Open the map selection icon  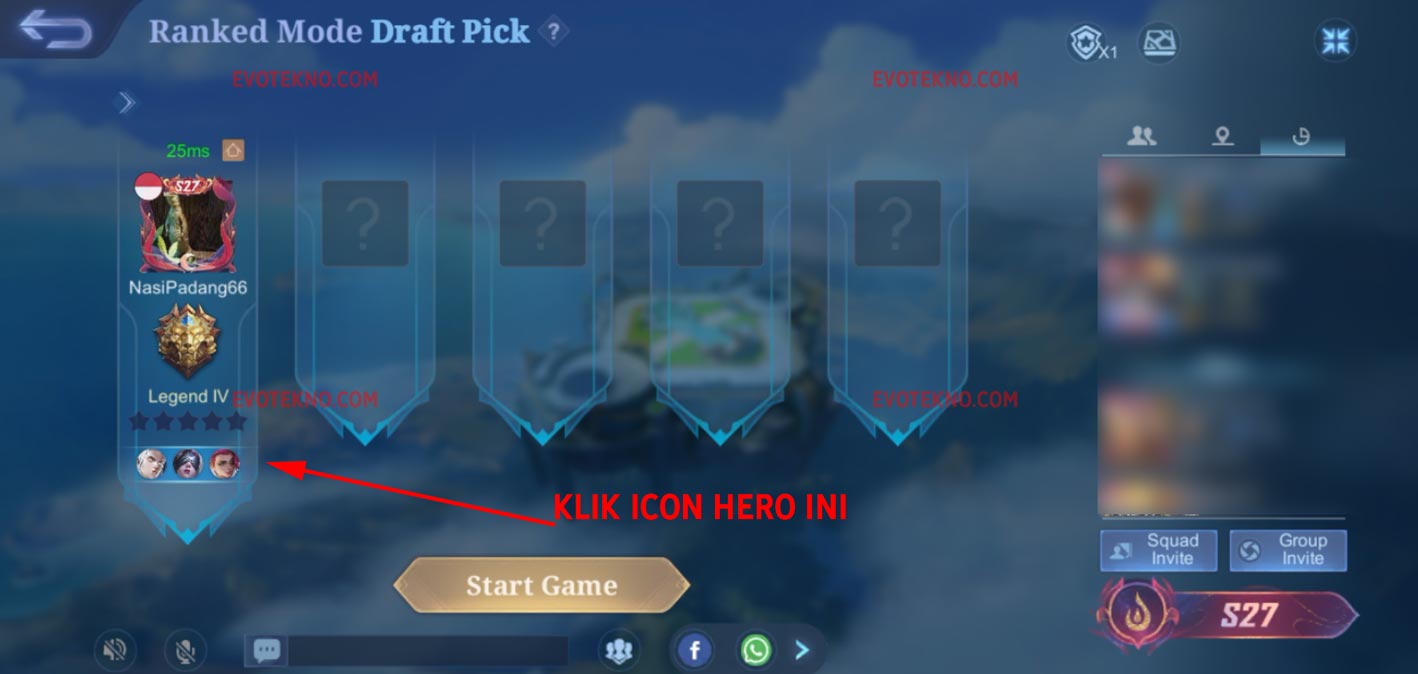1158,43
